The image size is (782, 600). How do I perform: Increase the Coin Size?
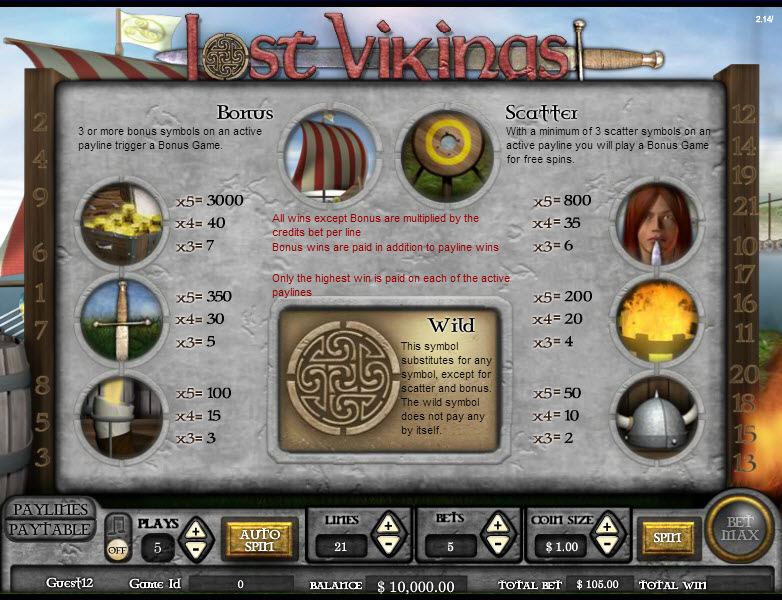pos(606,523)
